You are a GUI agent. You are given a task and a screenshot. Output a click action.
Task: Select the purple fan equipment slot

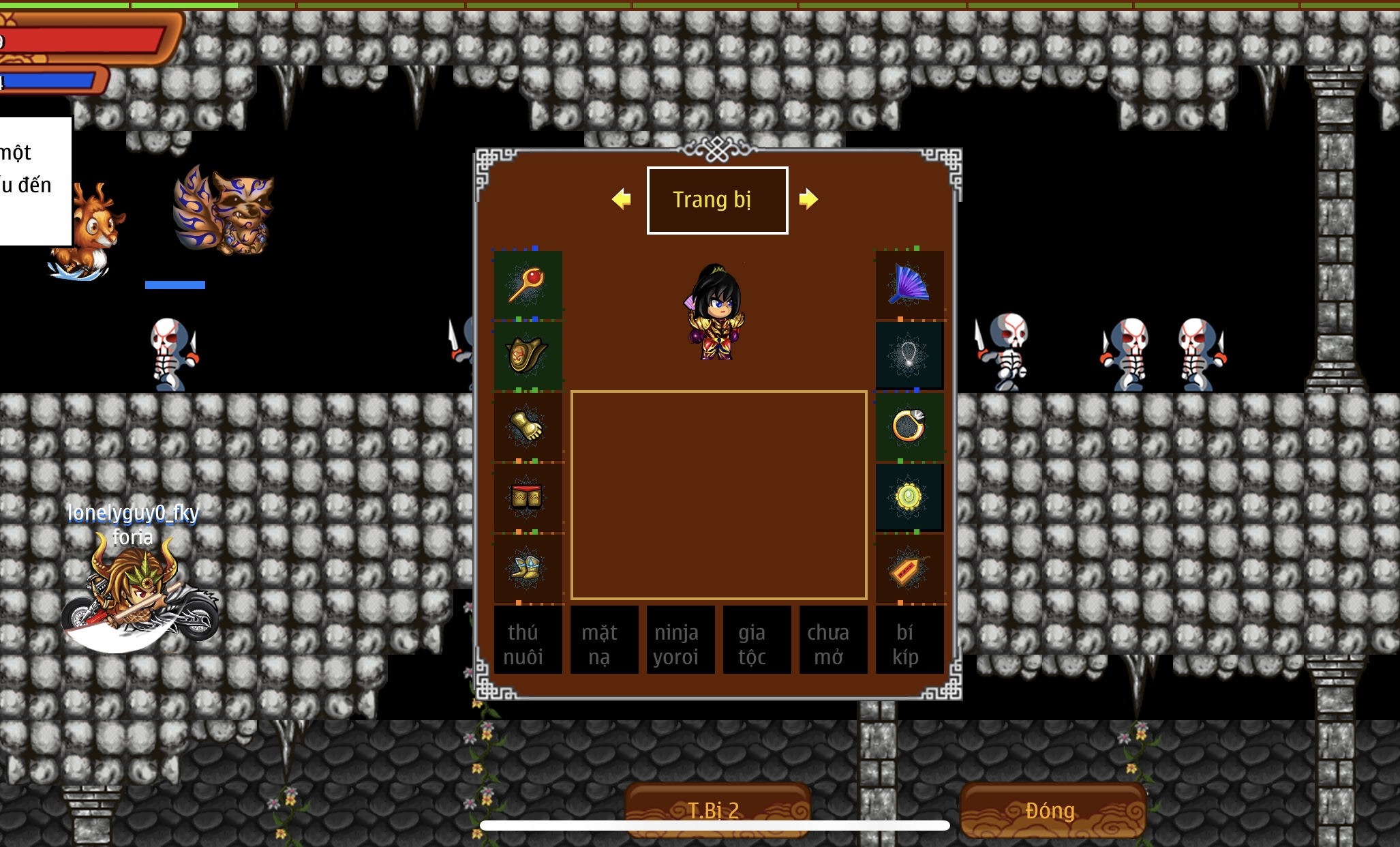point(909,284)
